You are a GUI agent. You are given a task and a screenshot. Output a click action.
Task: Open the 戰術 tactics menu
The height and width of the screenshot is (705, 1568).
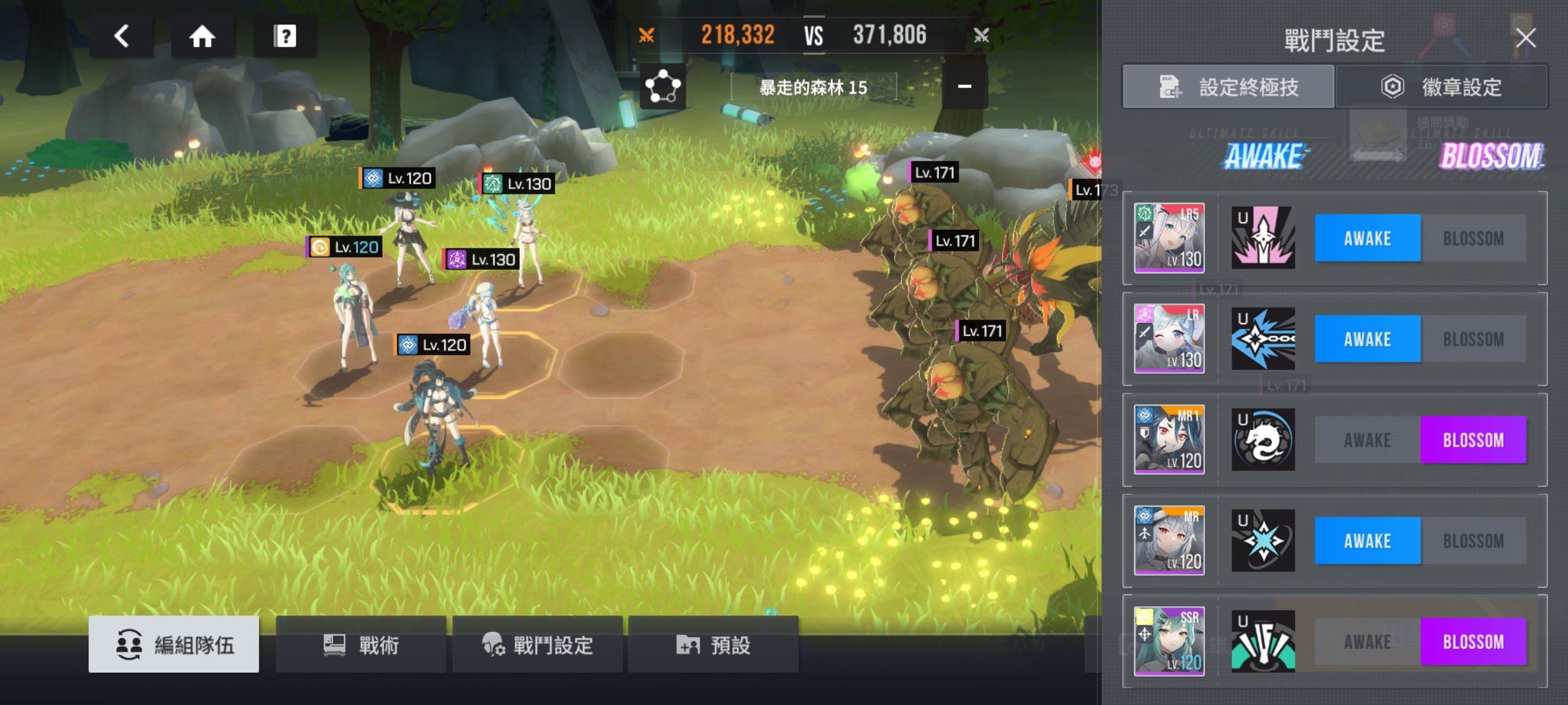point(361,644)
